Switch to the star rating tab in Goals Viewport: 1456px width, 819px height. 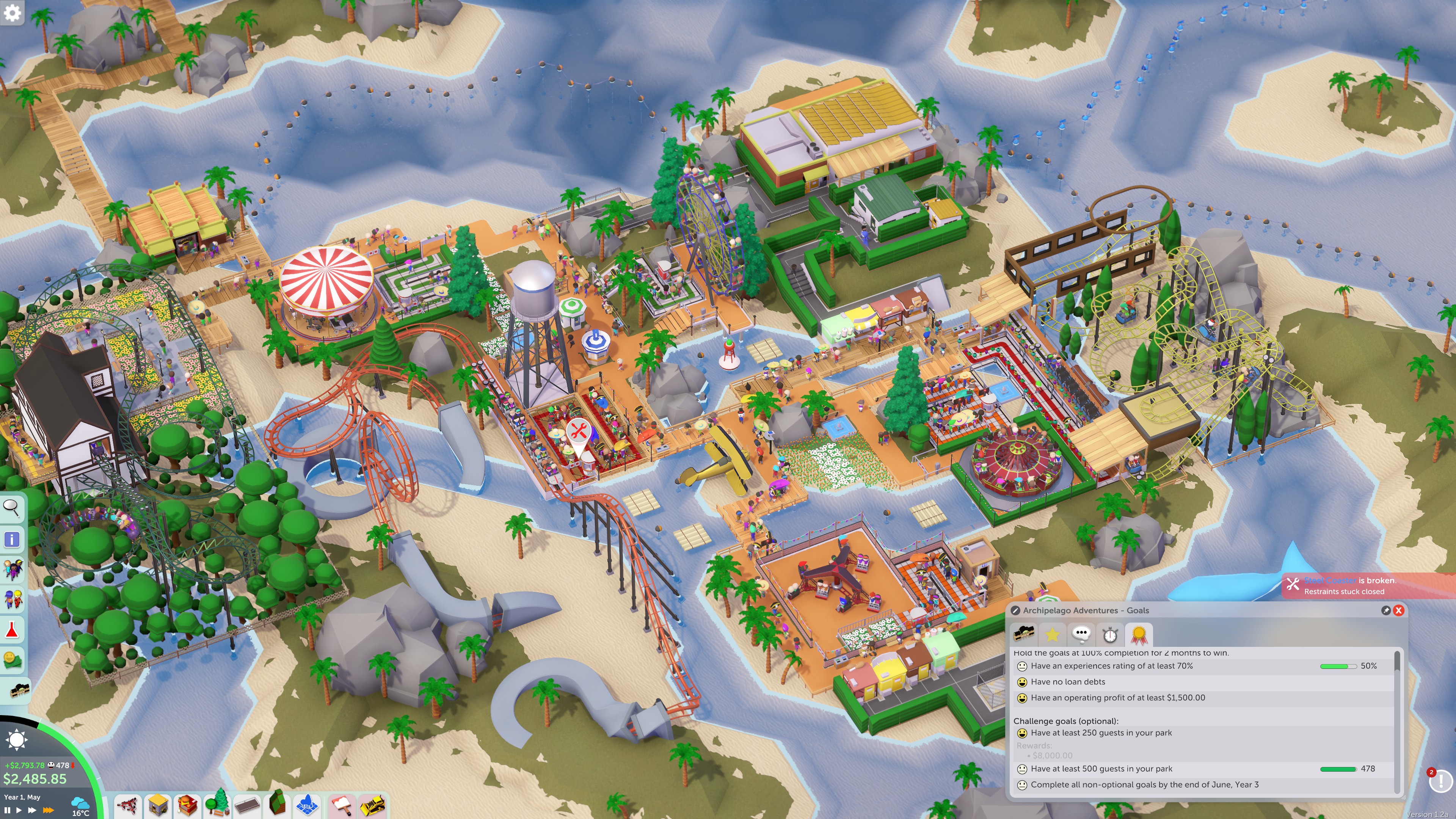tap(1052, 634)
